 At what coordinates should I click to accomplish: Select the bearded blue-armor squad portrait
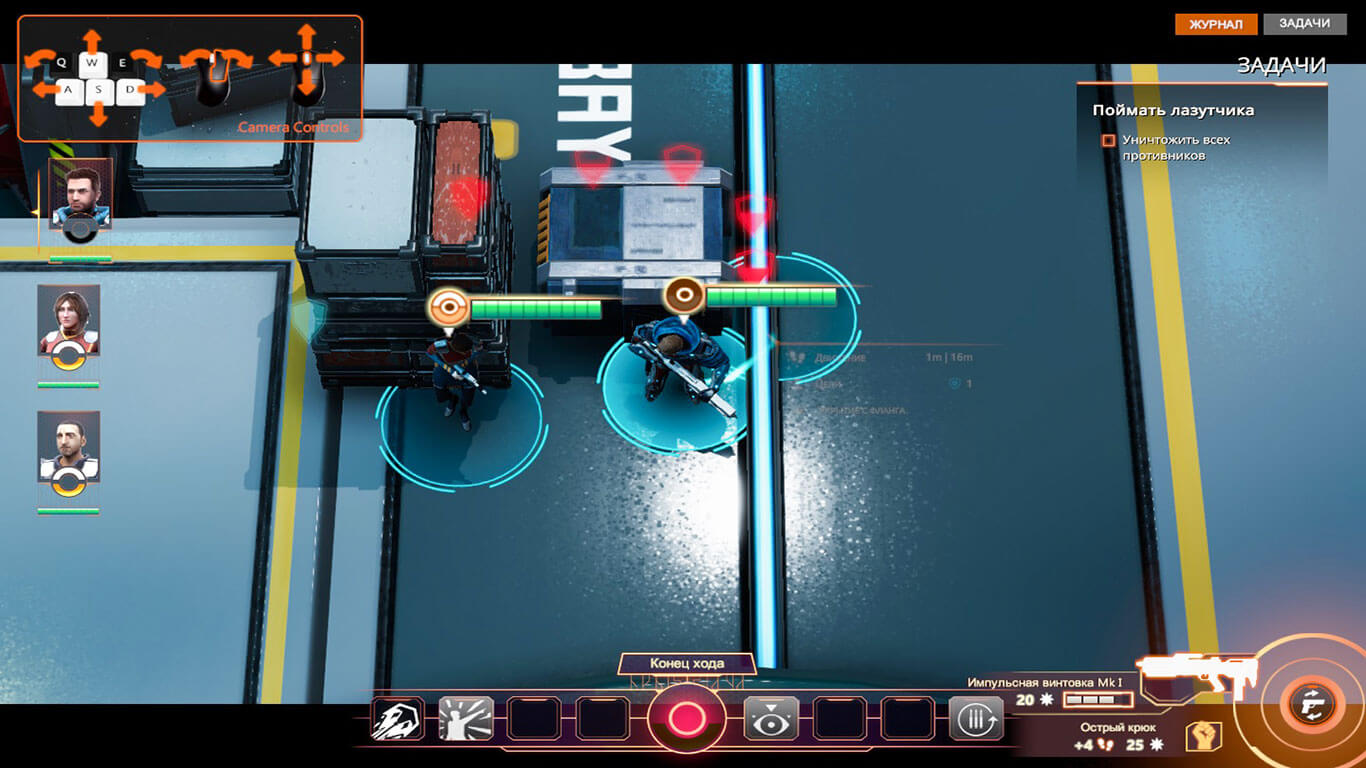[x=80, y=194]
